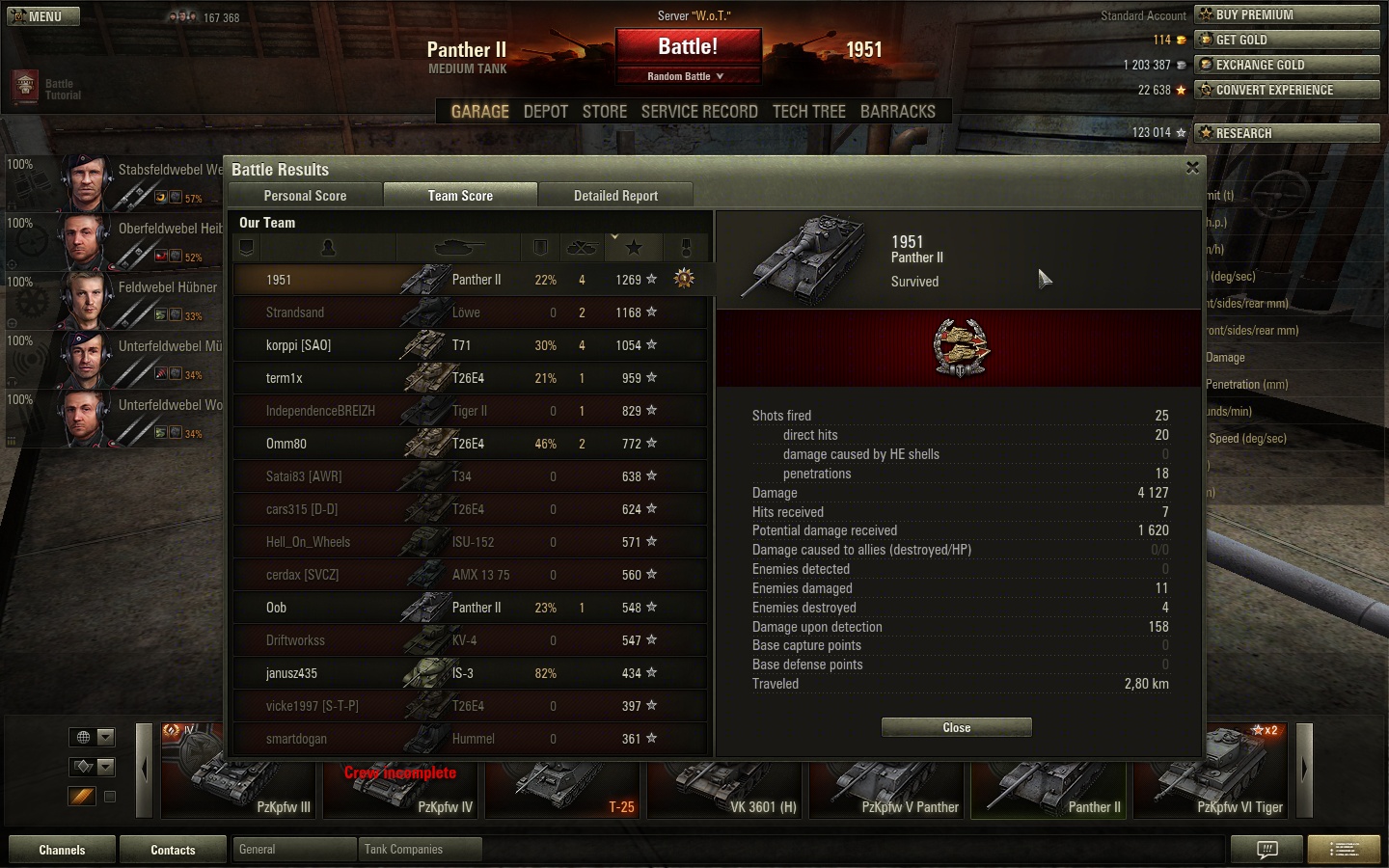The image size is (1389, 868).
Task: Open the Research button
Action: click(x=1287, y=133)
